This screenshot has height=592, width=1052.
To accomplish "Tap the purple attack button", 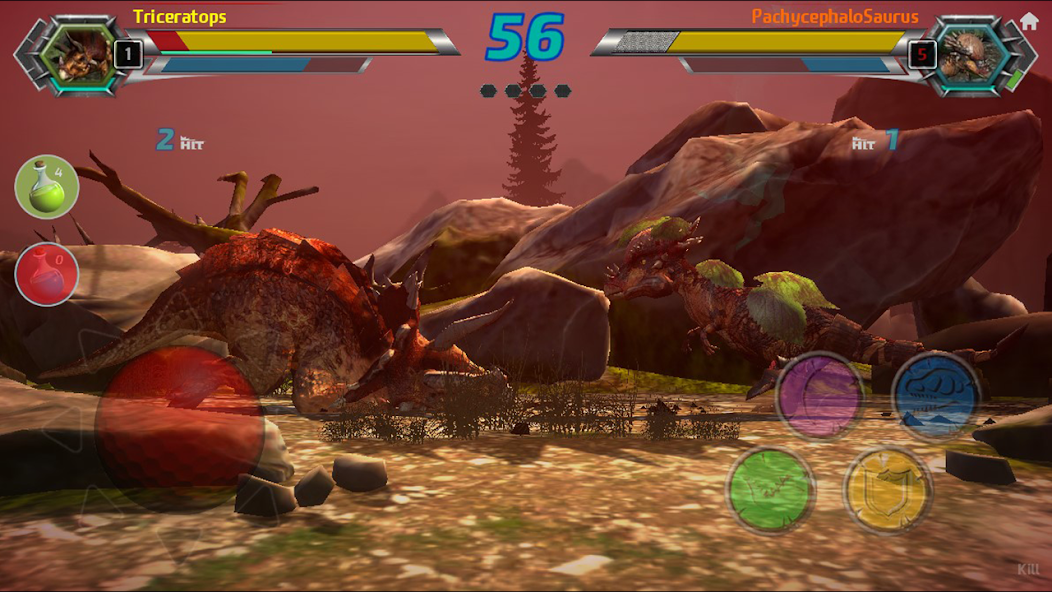I will (821, 395).
